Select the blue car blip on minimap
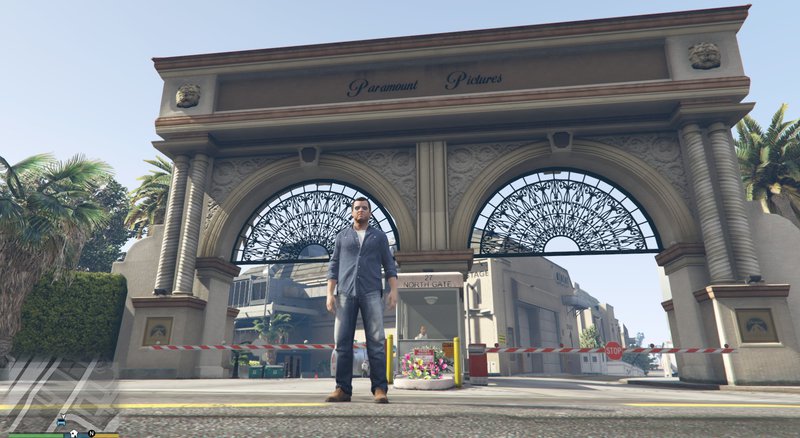The height and width of the screenshot is (438, 800). (x=61, y=422)
